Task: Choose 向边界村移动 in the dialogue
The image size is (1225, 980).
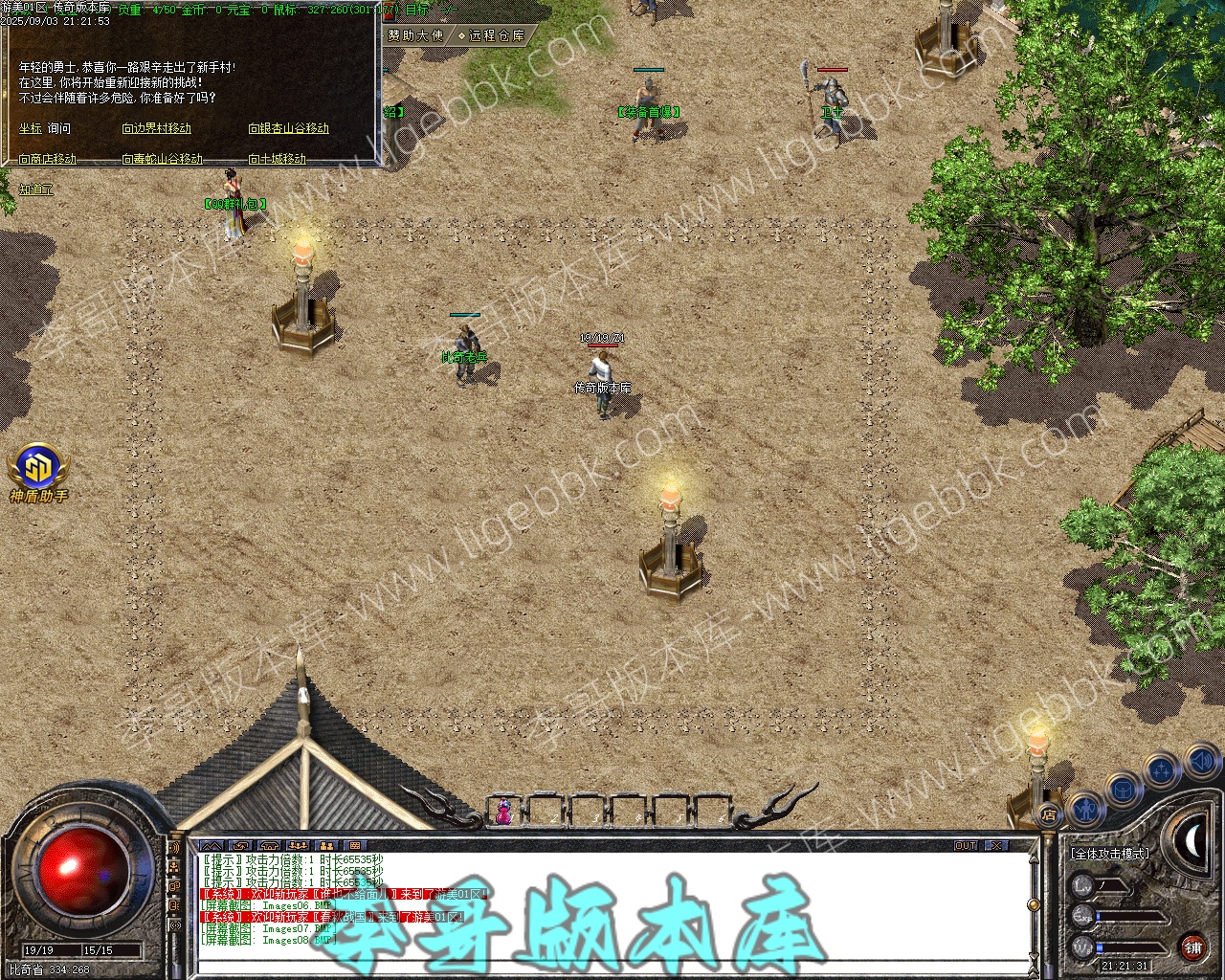Action: pyautogui.click(x=156, y=128)
